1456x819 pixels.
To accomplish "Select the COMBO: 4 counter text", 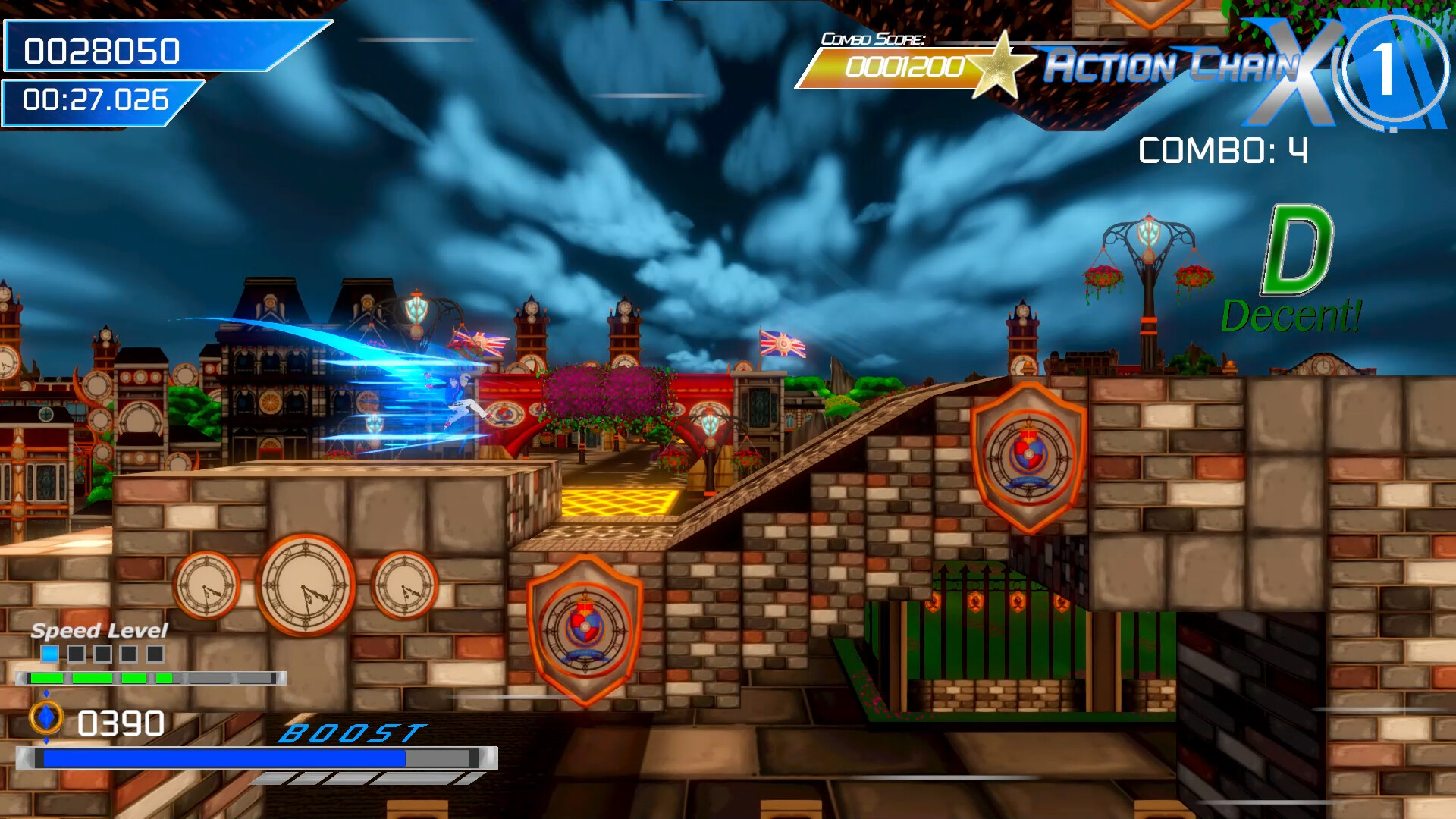I will [x=1221, y=149].
